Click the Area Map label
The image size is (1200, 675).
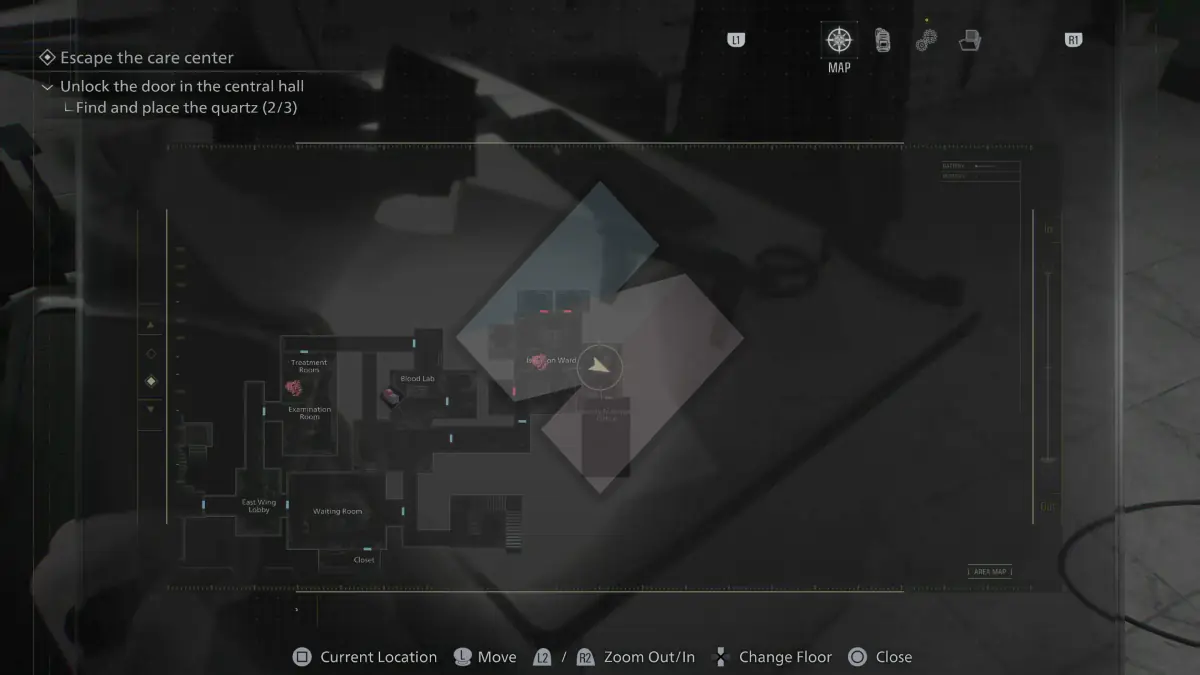click(x=990, y=572)
